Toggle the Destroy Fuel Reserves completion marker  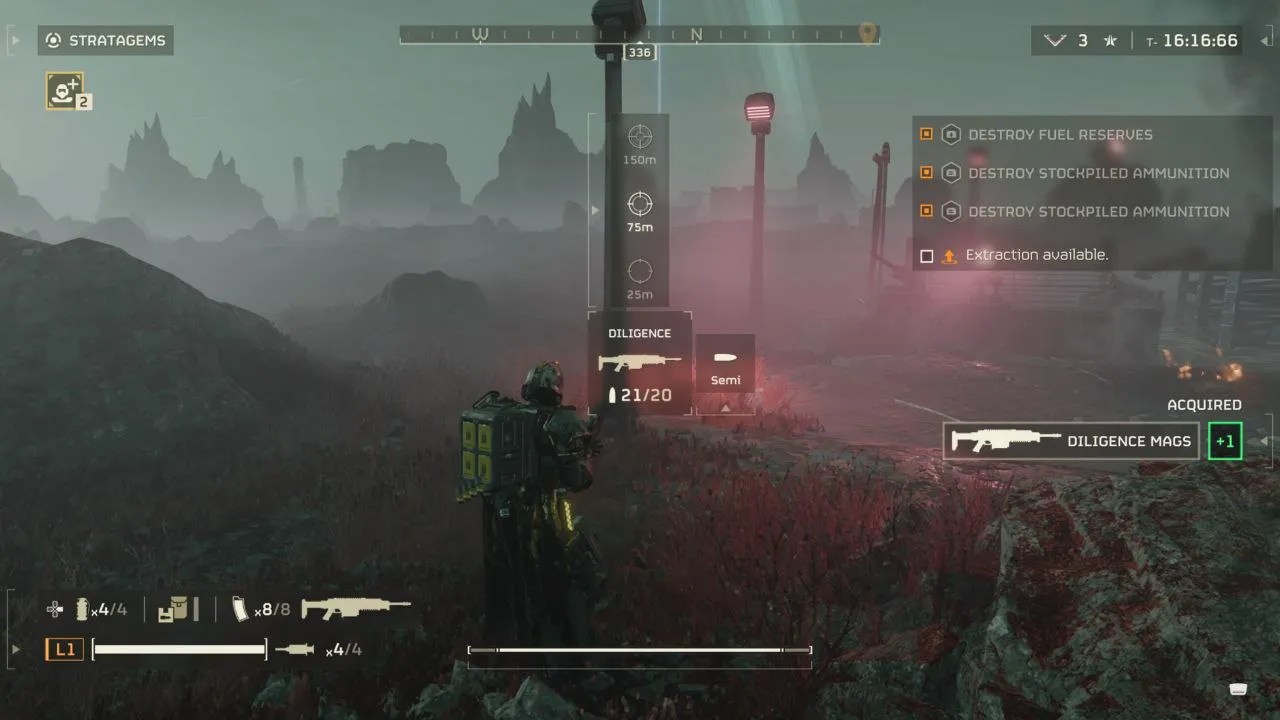point(926,134)
